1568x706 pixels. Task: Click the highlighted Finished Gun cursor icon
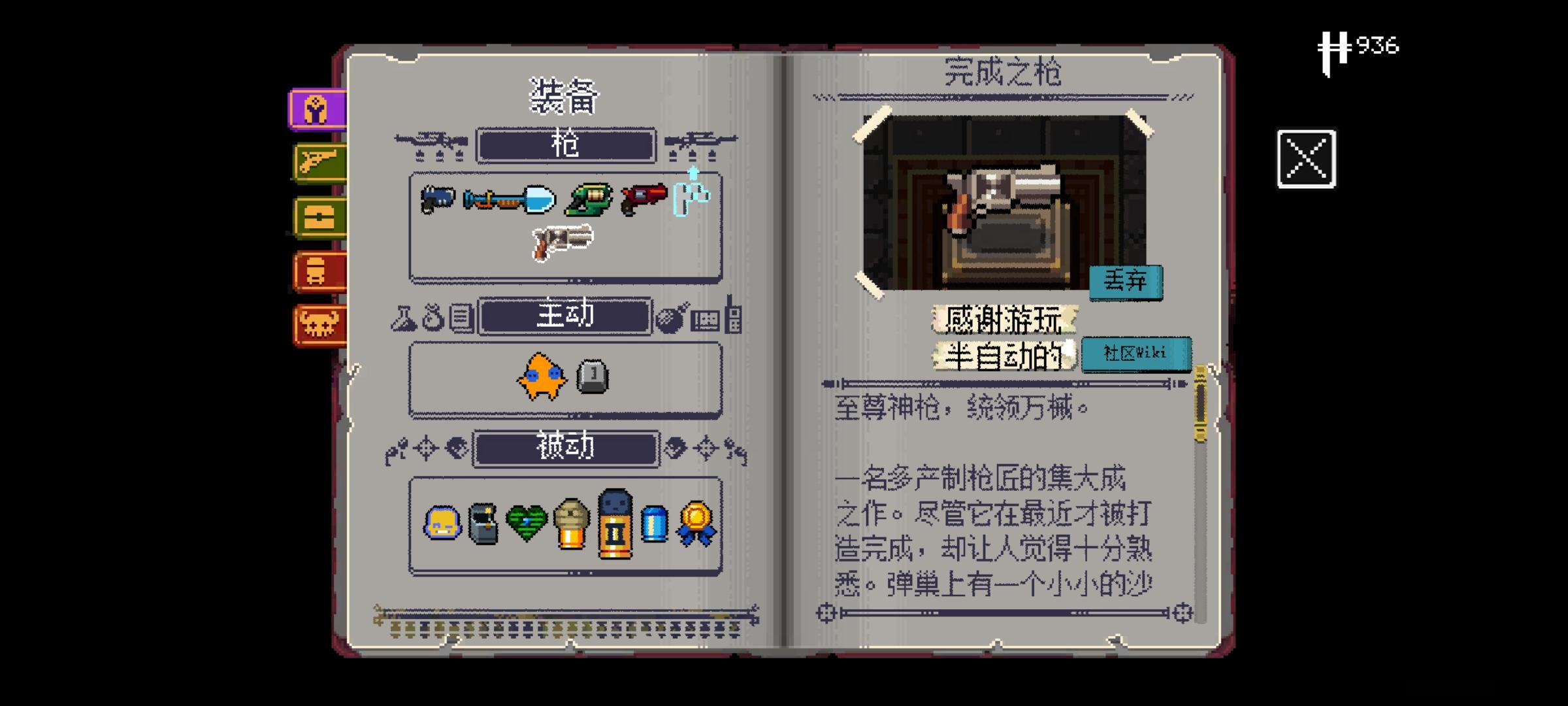click(x=693, y=196)
